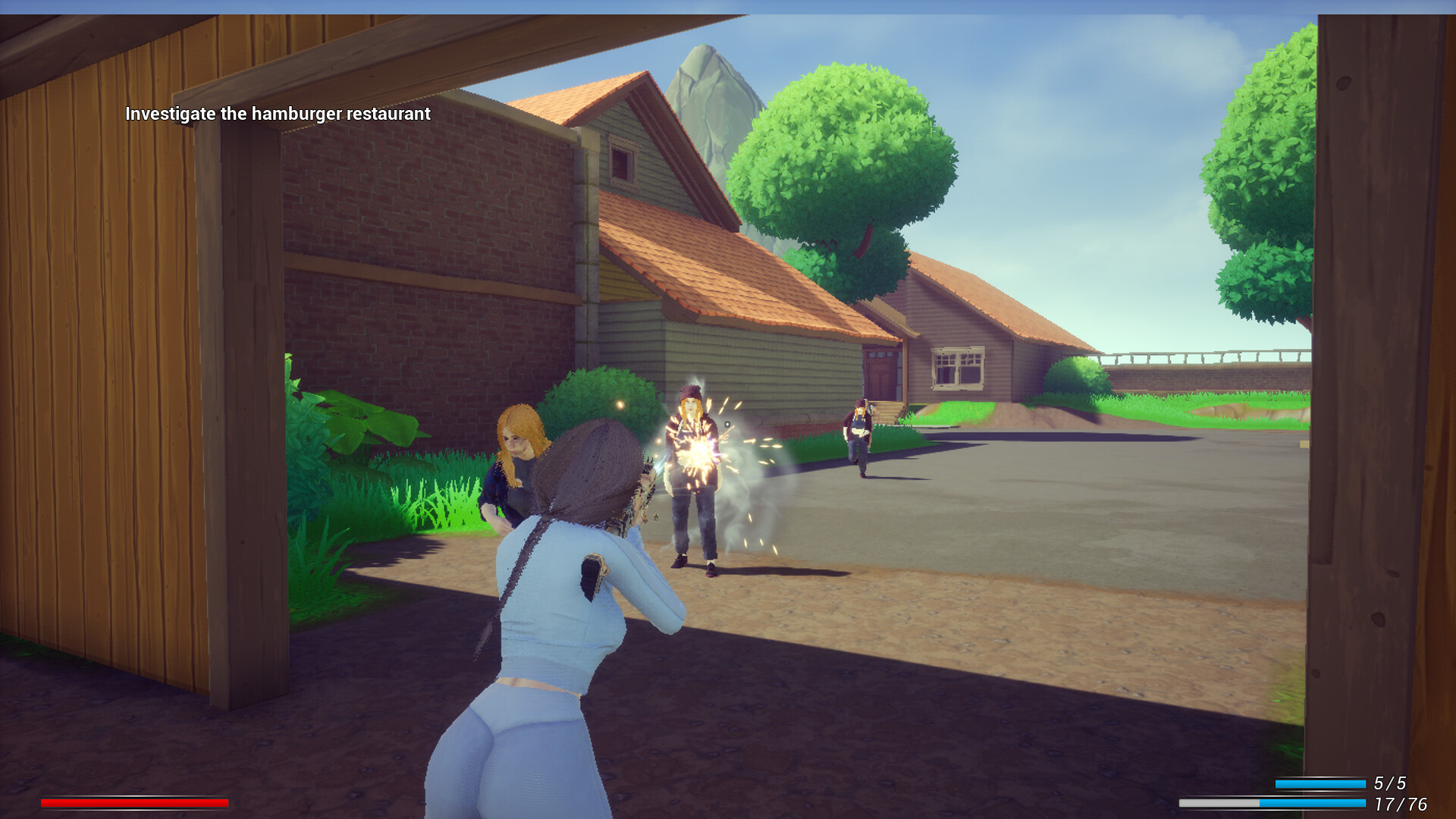Select the objective text about the hamburger restaurant
Screen dimensions: 1456x819
278,114
